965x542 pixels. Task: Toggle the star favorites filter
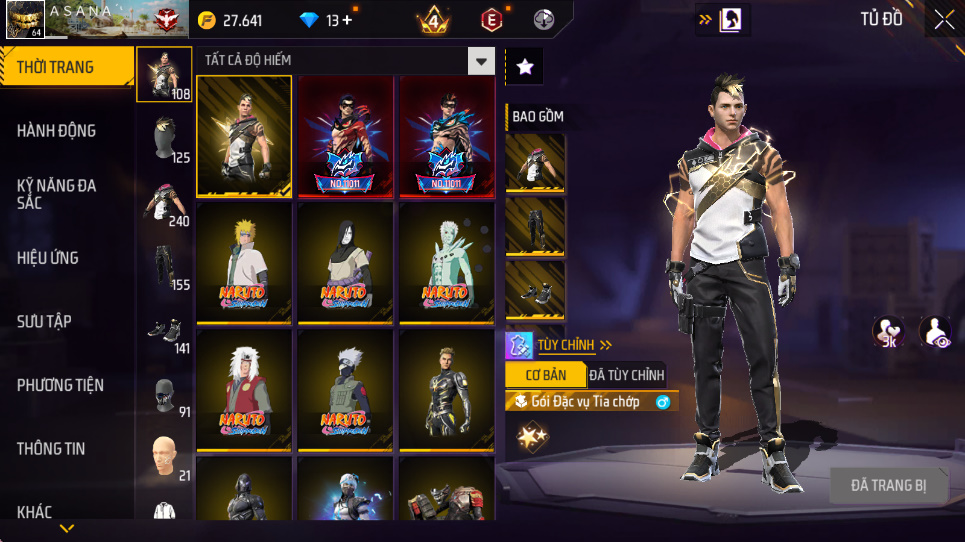[x=525, y=67]
